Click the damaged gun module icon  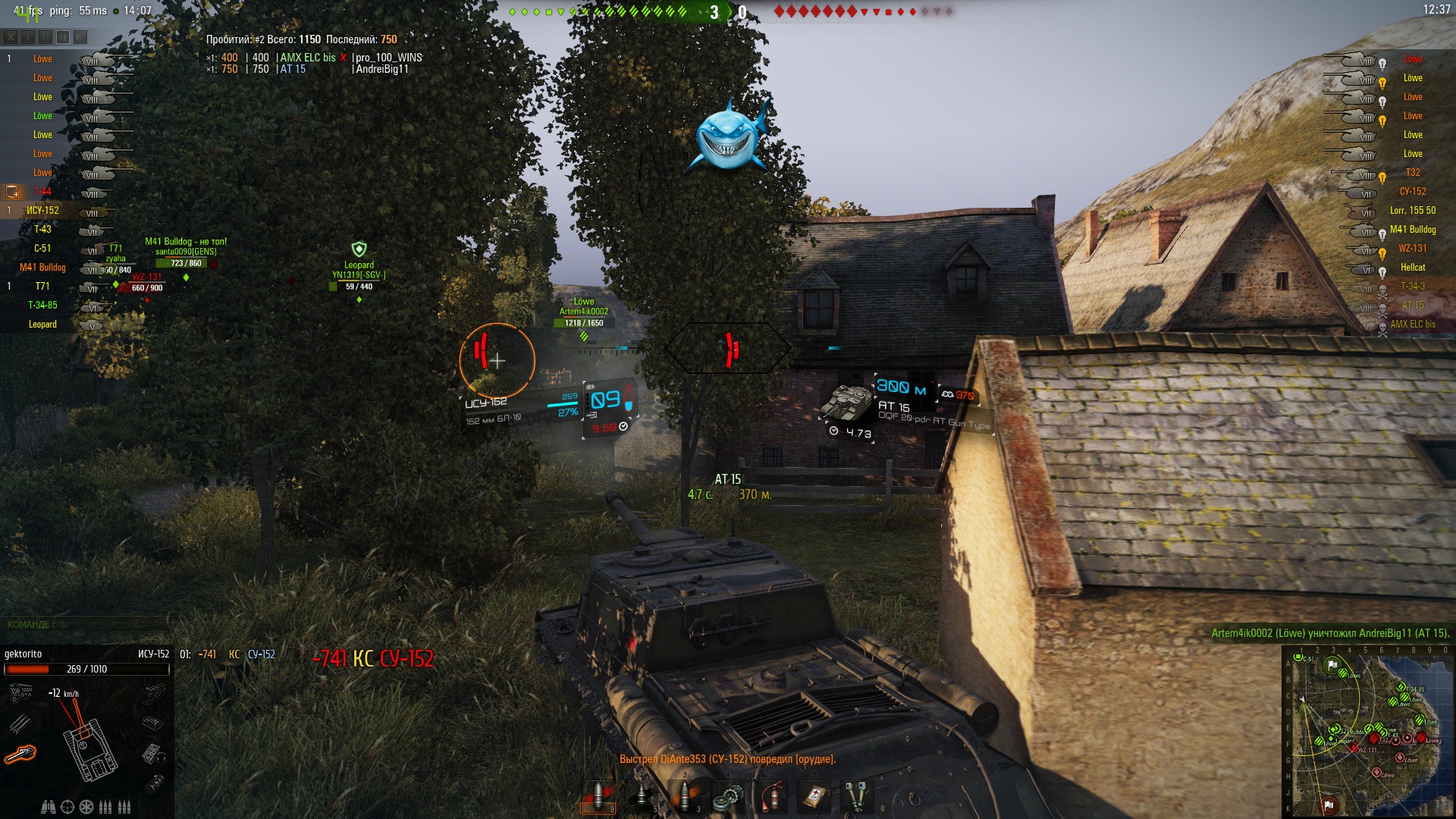click(x=20, y=754)
